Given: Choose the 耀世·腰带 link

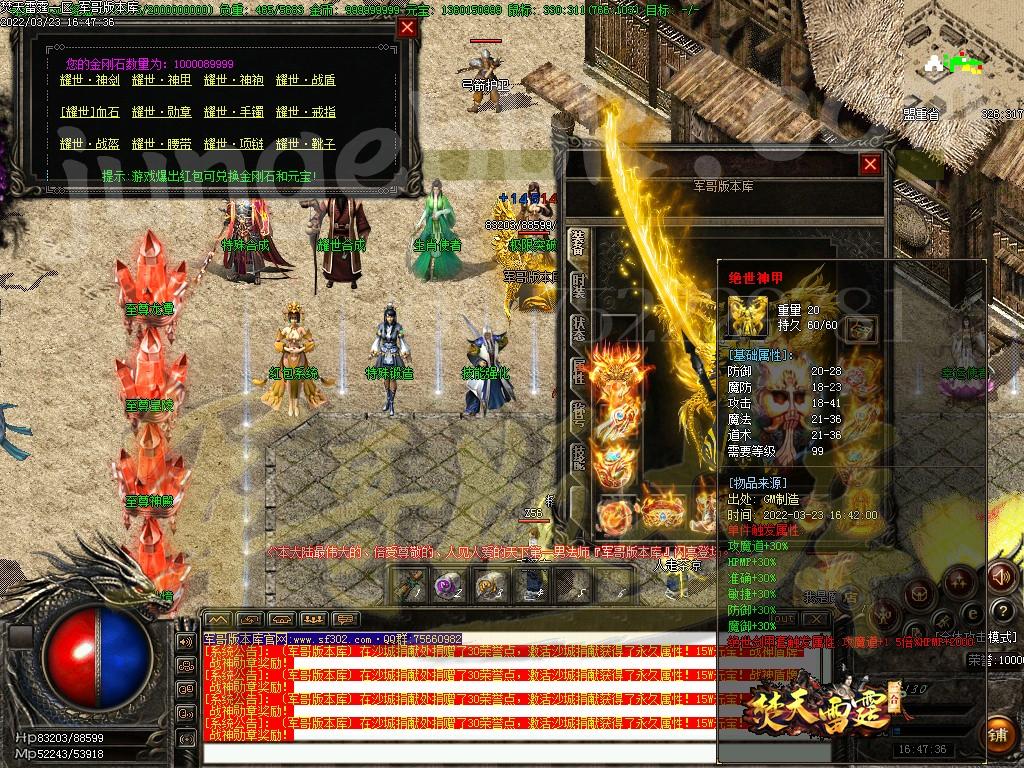Looking at the screenshot, I should click(160, 144).
